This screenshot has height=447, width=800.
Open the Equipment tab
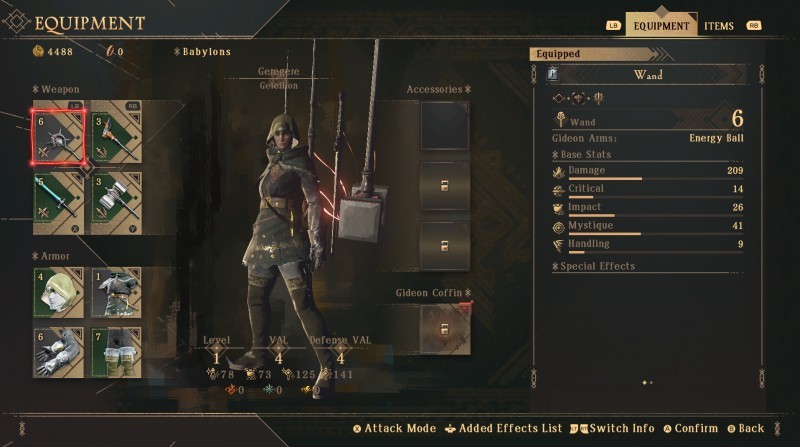click(x=661, y=26)
